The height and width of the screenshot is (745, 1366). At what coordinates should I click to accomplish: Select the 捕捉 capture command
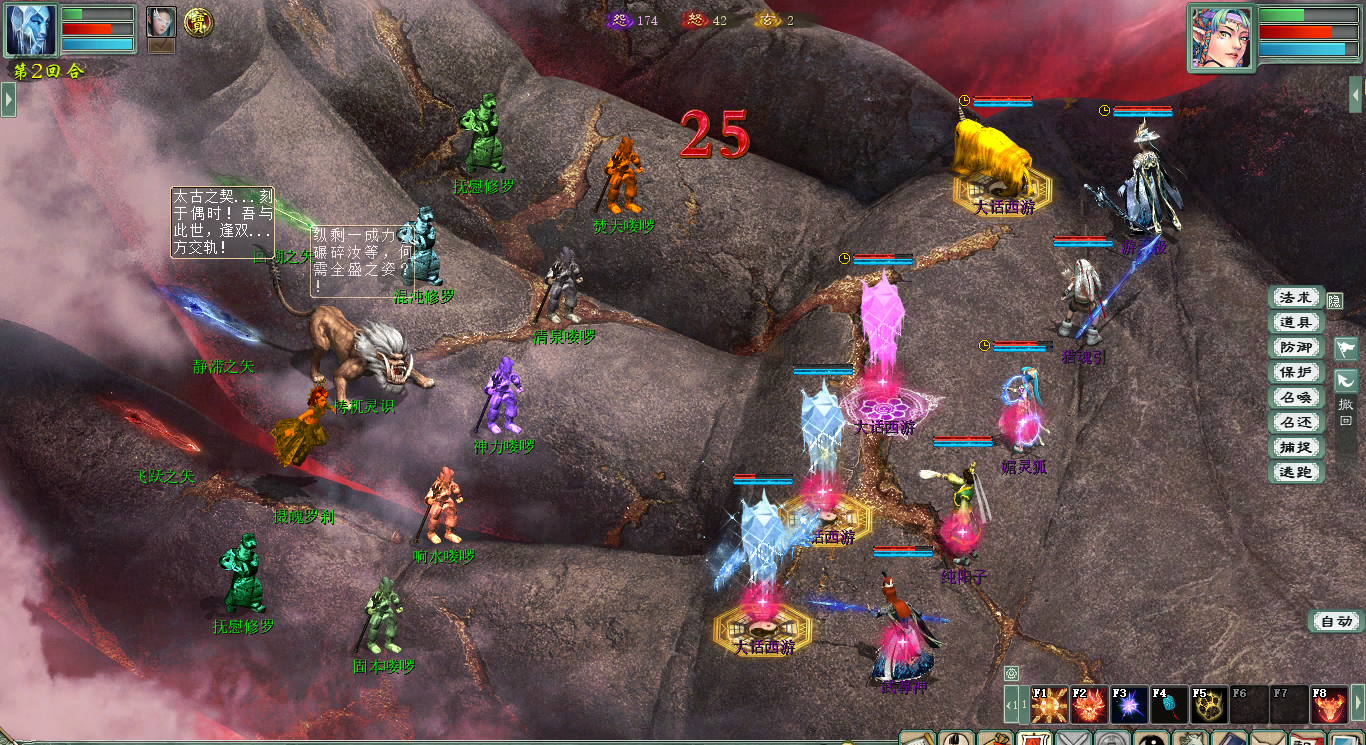(1296, 448)
